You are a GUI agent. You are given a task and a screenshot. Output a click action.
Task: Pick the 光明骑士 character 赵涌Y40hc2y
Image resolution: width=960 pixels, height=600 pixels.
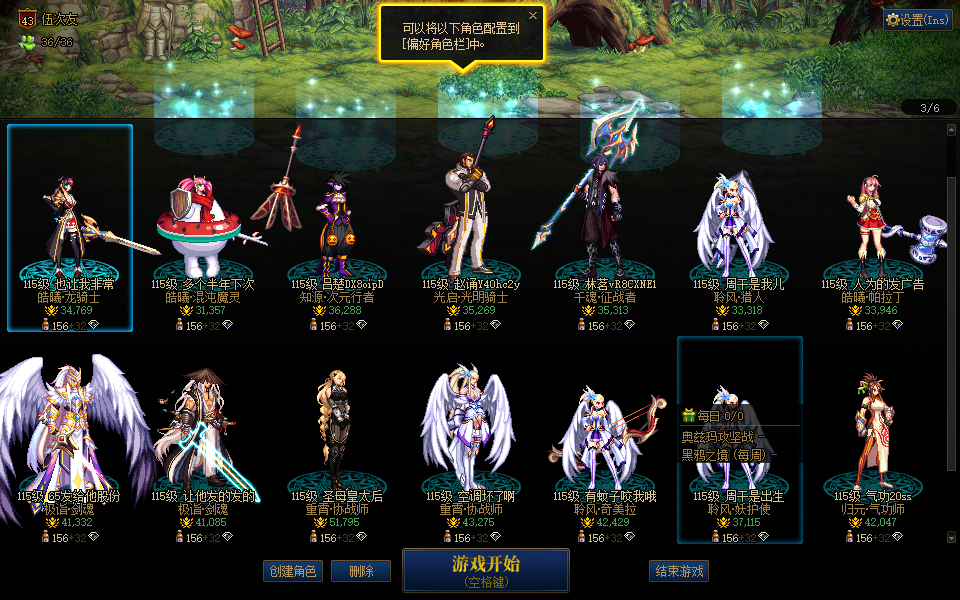472,228
